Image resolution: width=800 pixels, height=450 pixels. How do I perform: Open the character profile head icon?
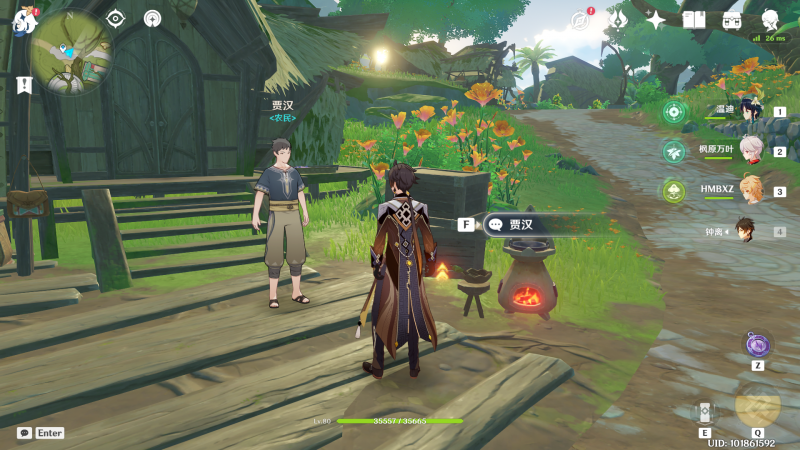tap(770, 20)
